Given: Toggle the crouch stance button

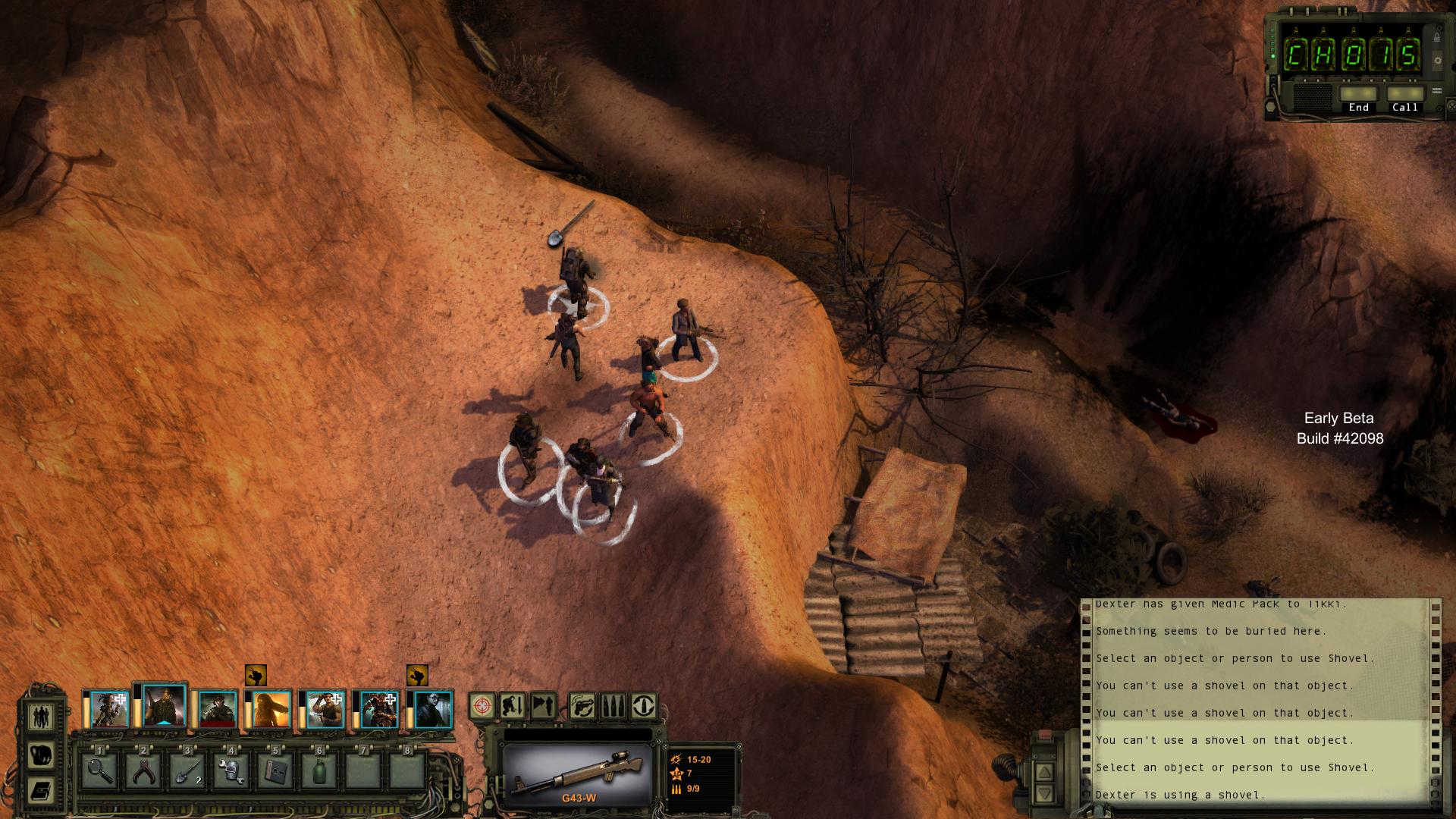Looking at the screenshot, I should click(x=512, y=707).
